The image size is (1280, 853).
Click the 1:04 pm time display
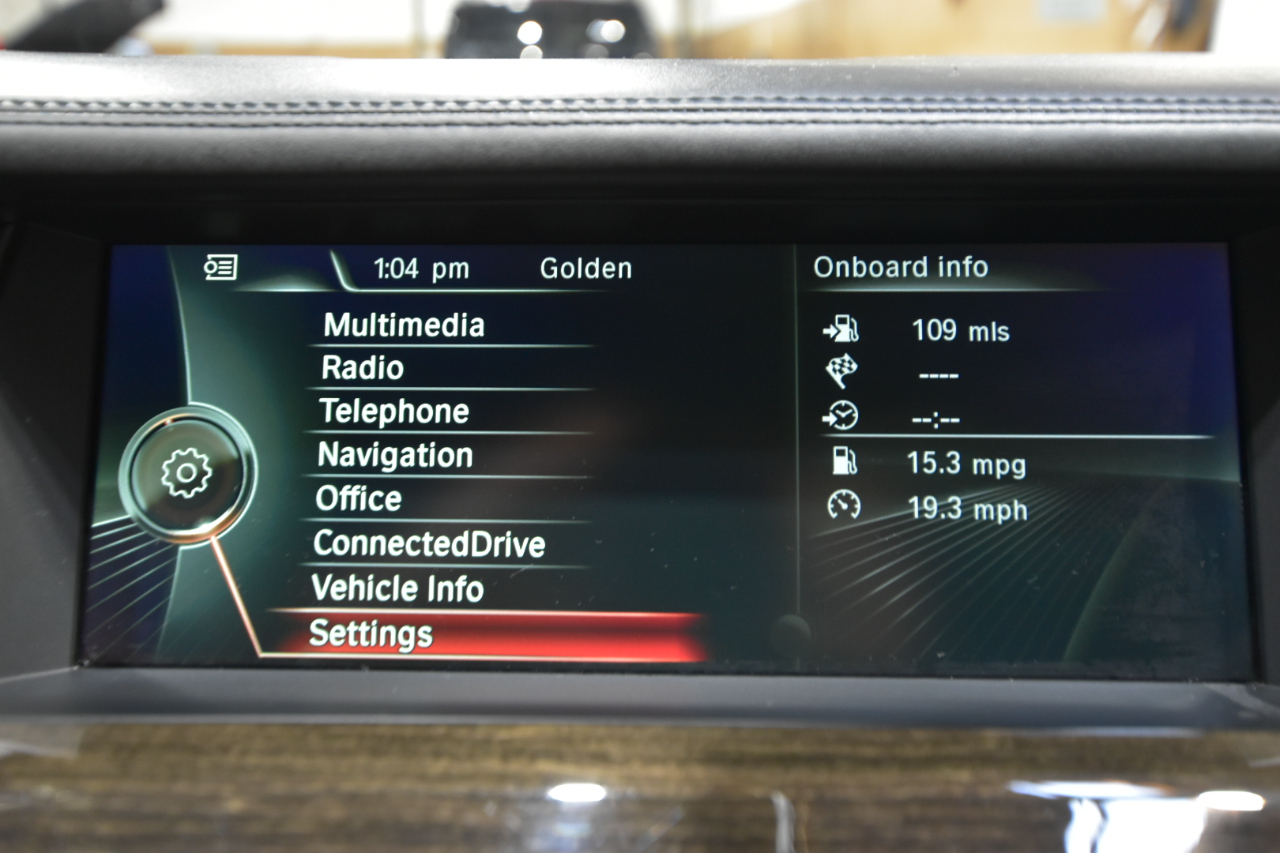(x=420, y=268)
